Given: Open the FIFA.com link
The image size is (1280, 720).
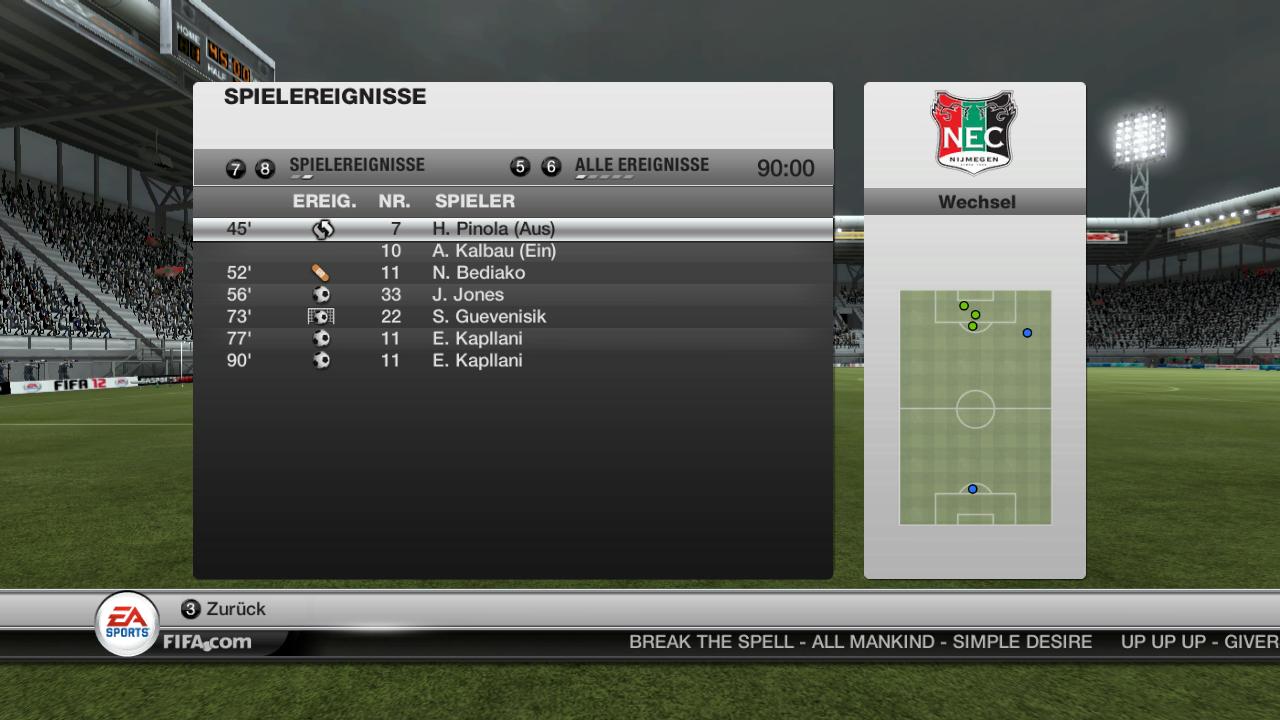Looking at the screenshot, I should pyautogui.click(x=207, y=642).
